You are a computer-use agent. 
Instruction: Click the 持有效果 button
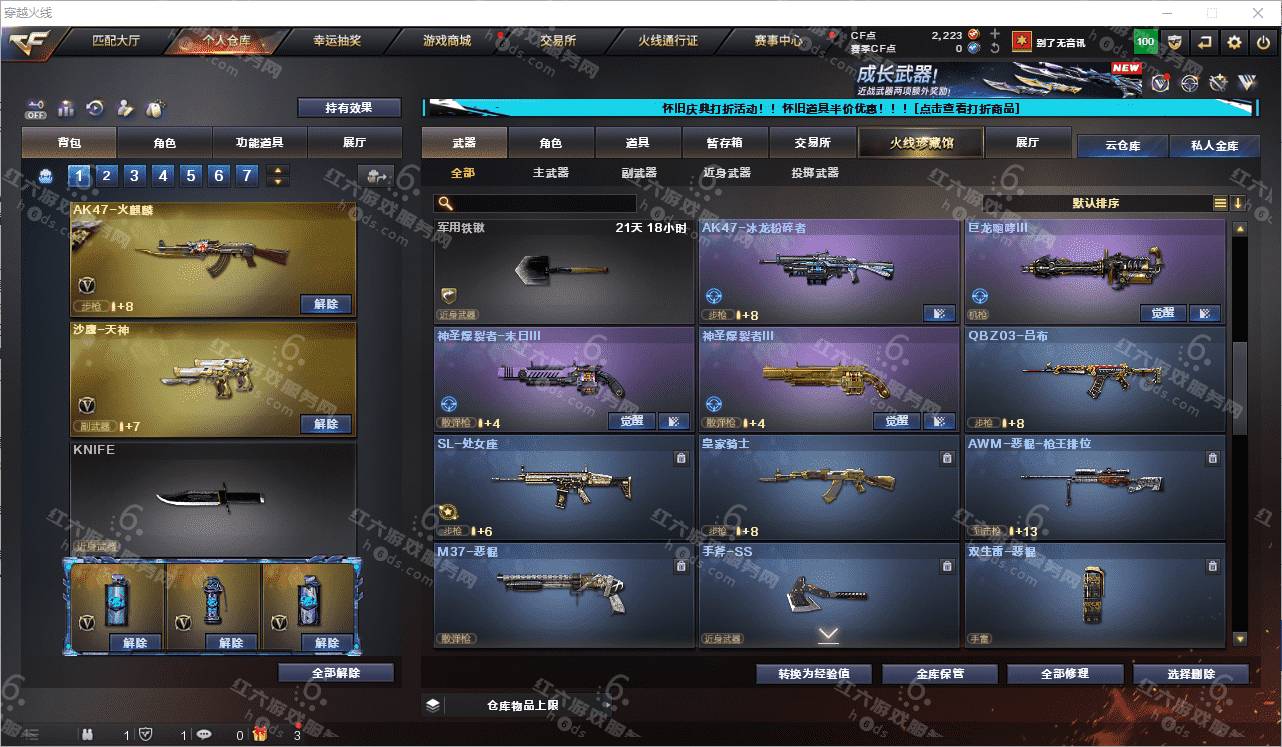click(348, 108)
